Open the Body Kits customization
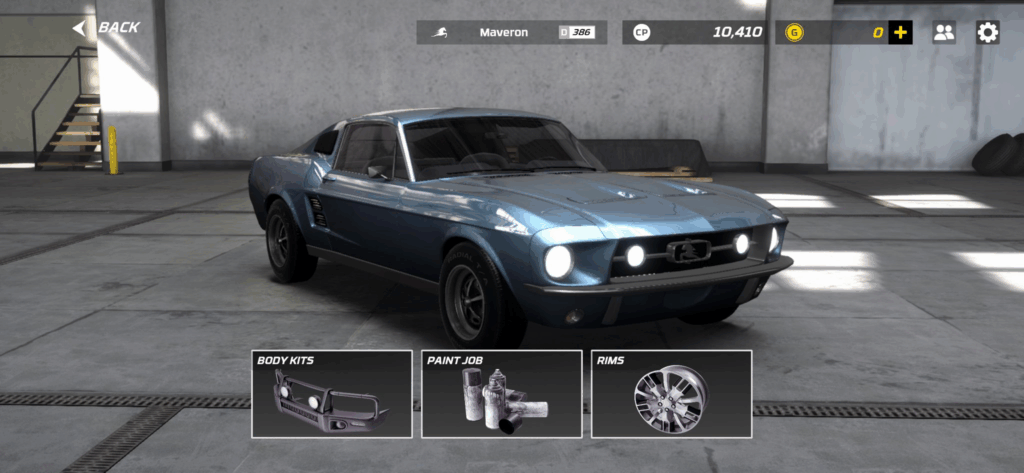 pyautogui.click(x=332, y=394)
